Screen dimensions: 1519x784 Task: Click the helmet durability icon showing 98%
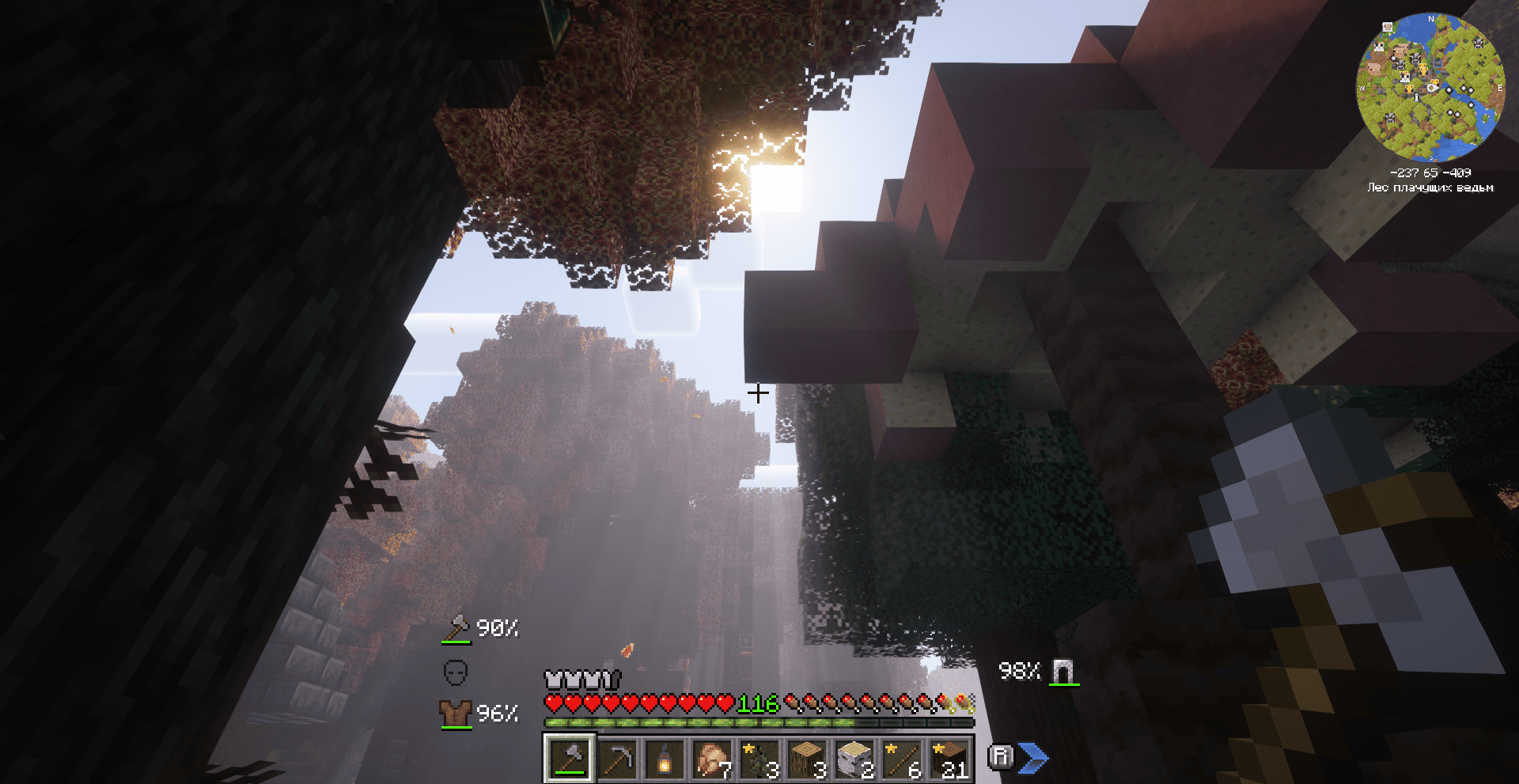point(1063,672)
